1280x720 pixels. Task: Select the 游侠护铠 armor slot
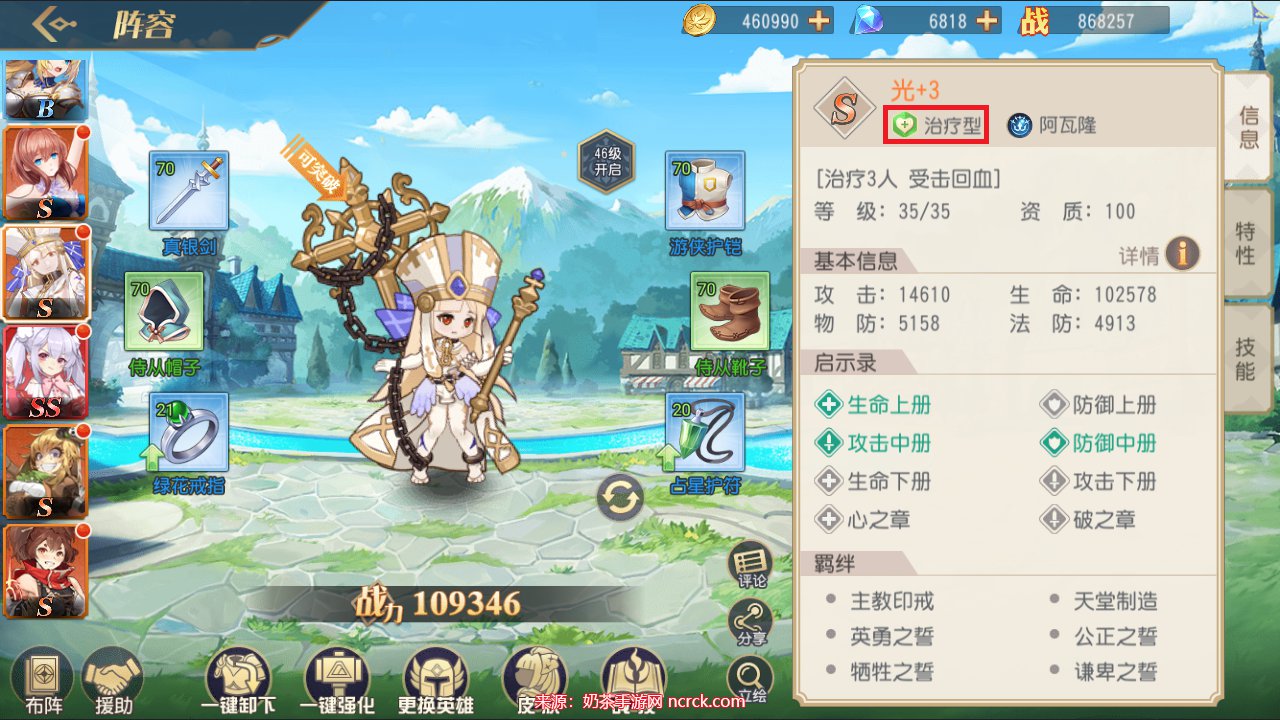[705, 191]
